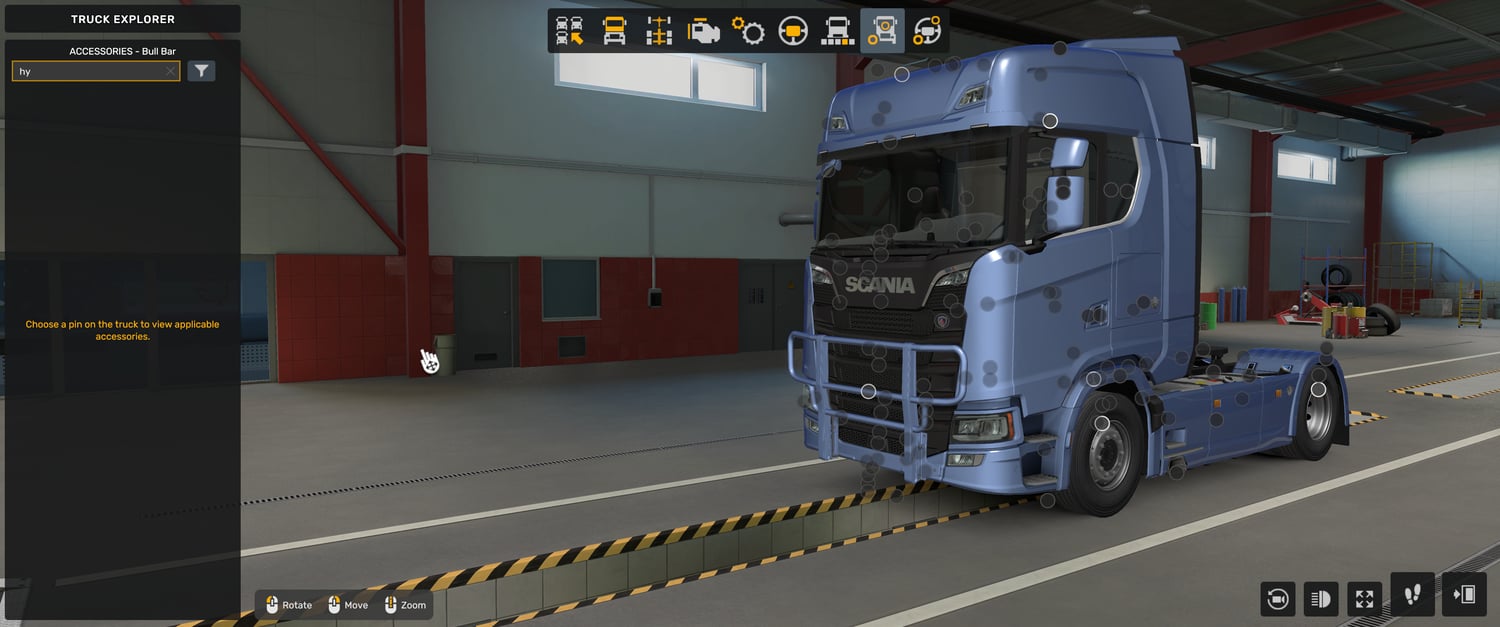Reset the camera view
This screenshot has height=627, width=1500.
[x=1277, y=599]
